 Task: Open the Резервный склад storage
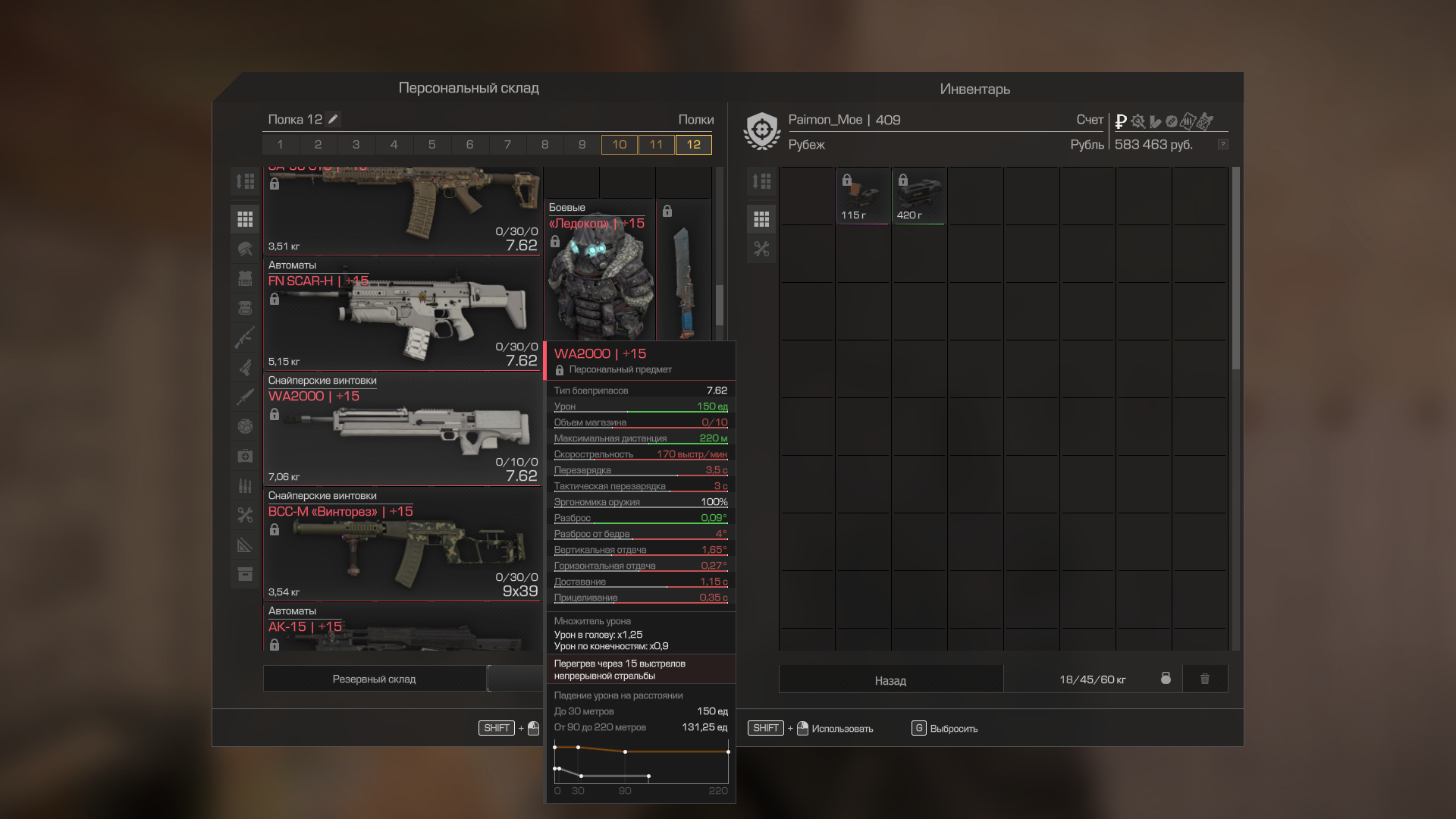click(374, 679)
